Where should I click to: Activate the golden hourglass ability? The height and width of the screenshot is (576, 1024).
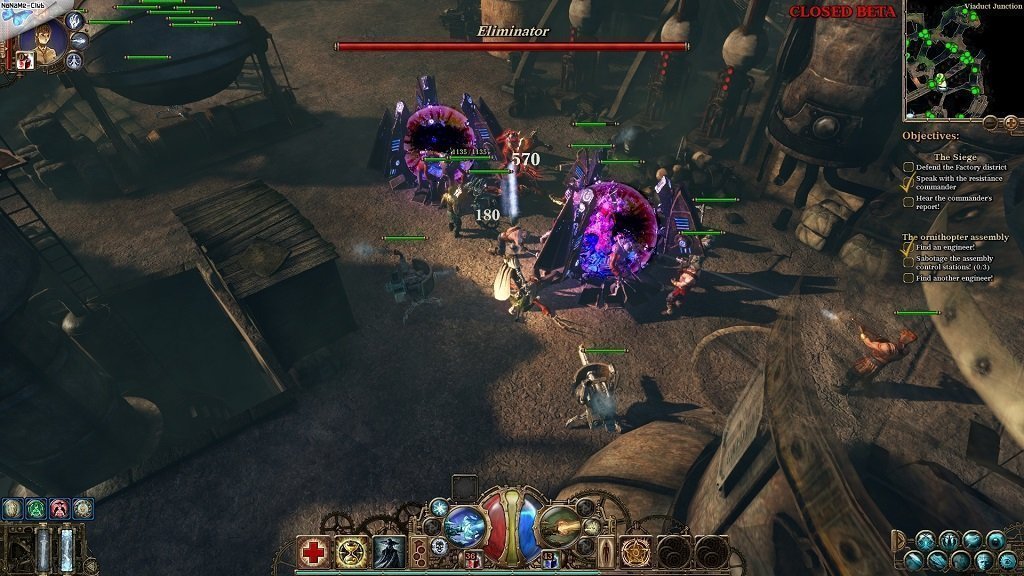click(x=352, y=552)
